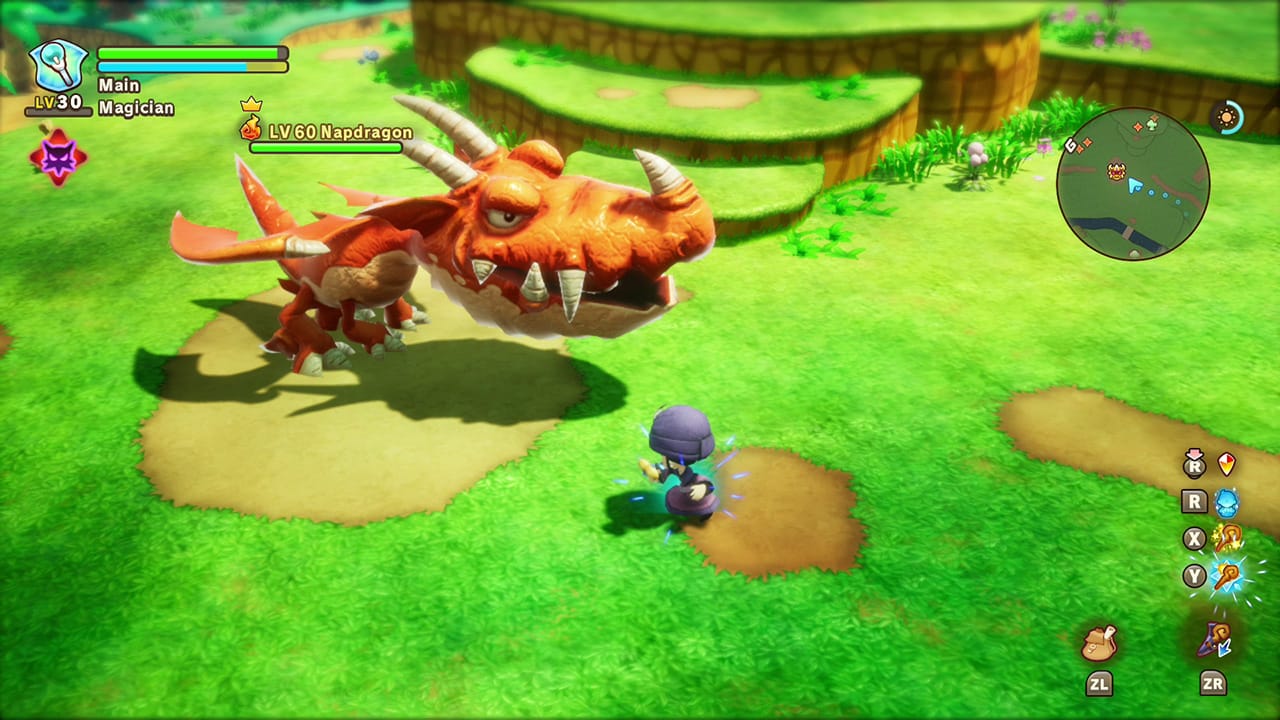Click the boss head marker on the minimap
Image resolution: width=1280 pixels, height=720 pixels.
(x=1115, y=171)
